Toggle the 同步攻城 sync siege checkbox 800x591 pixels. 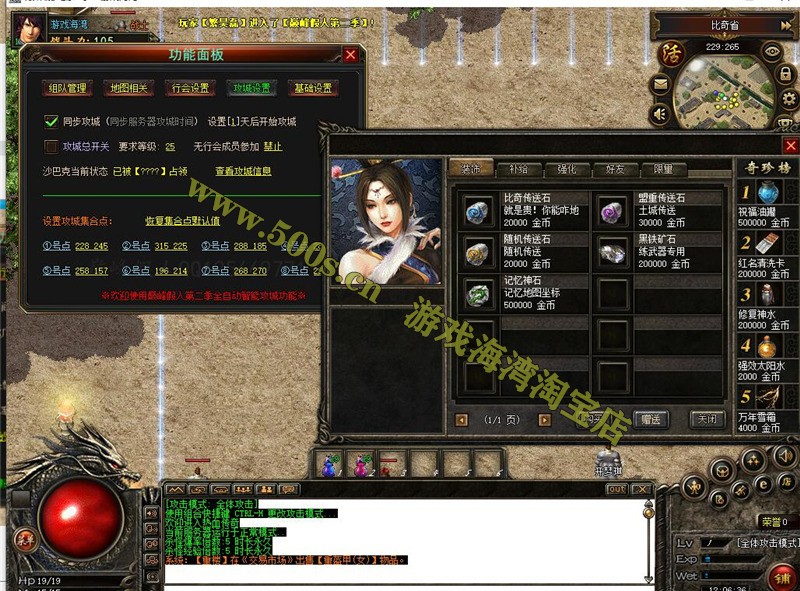(52, 122)
